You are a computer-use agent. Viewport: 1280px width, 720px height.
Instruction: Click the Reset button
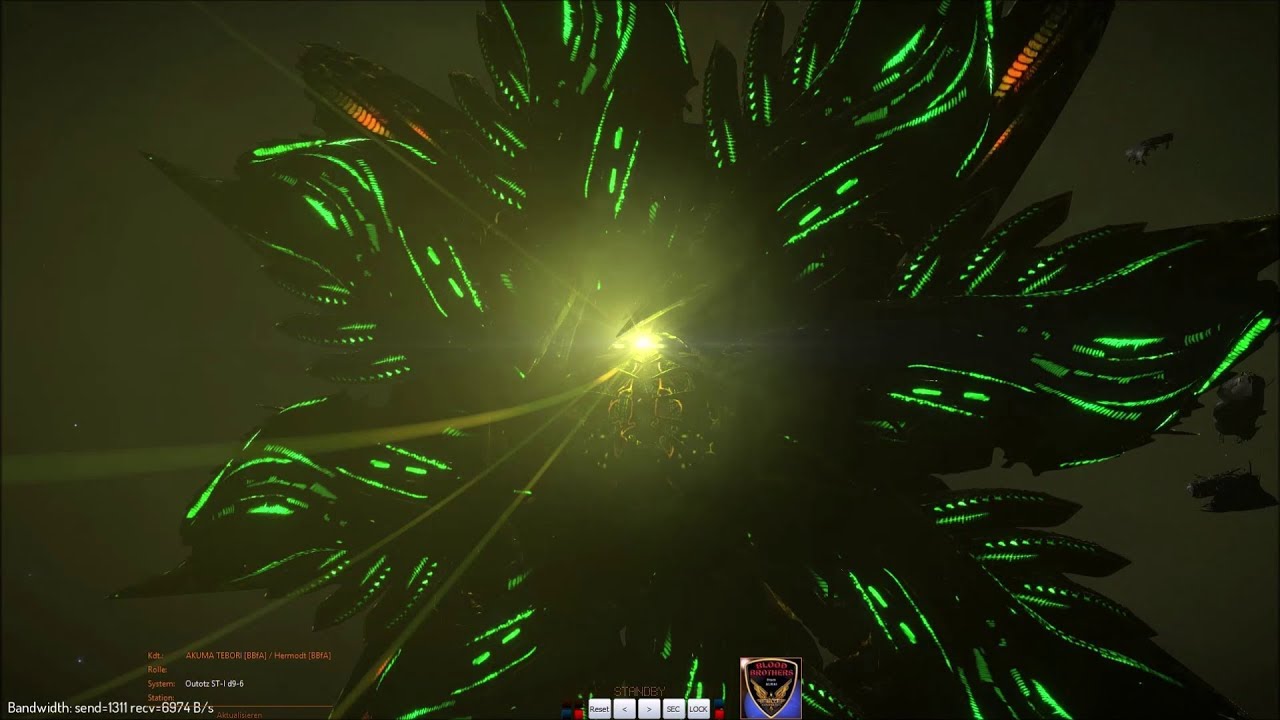tap(599, 709)
